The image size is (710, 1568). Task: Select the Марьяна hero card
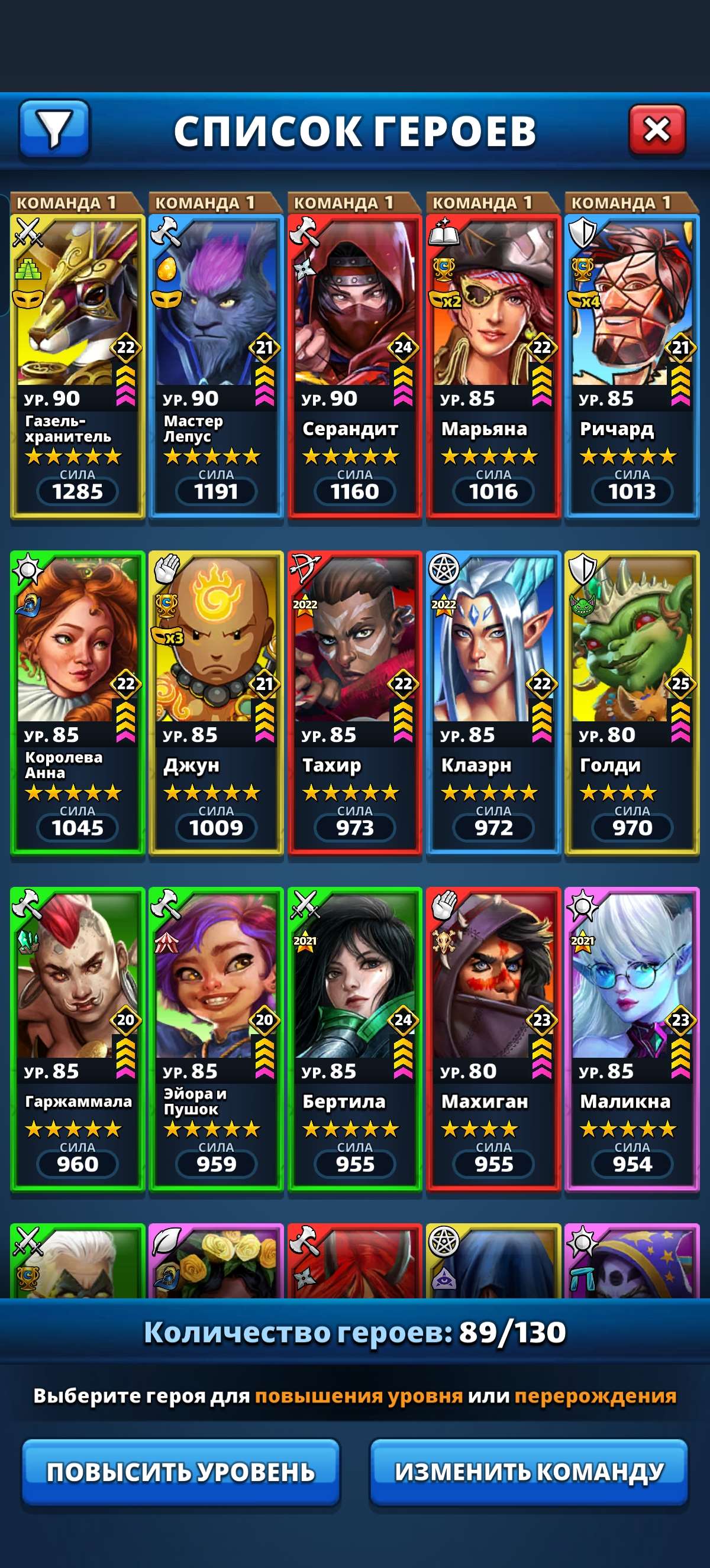[x=493, y=365]
